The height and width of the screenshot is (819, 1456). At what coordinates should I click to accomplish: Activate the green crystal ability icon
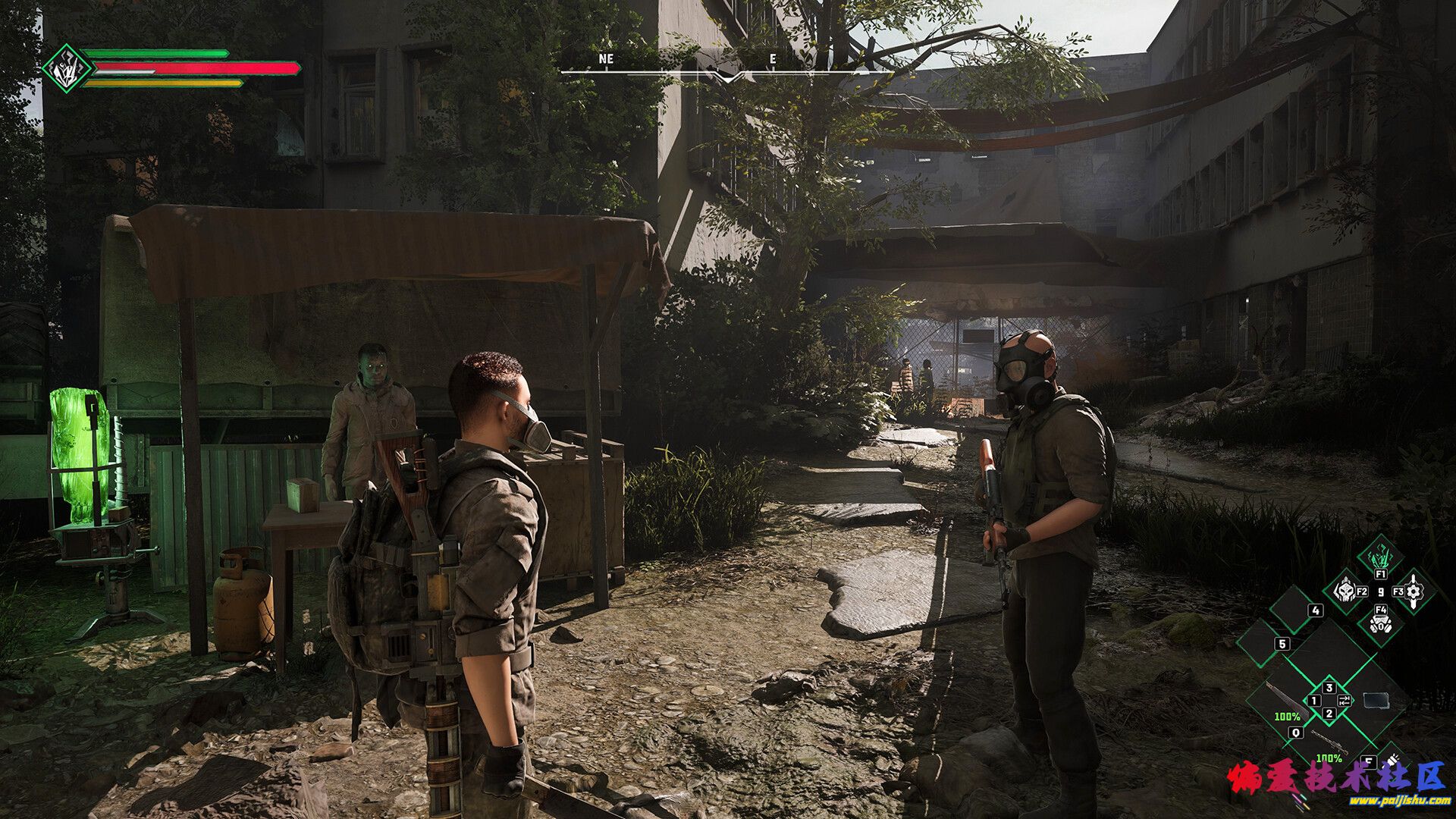coord(1379,557)
